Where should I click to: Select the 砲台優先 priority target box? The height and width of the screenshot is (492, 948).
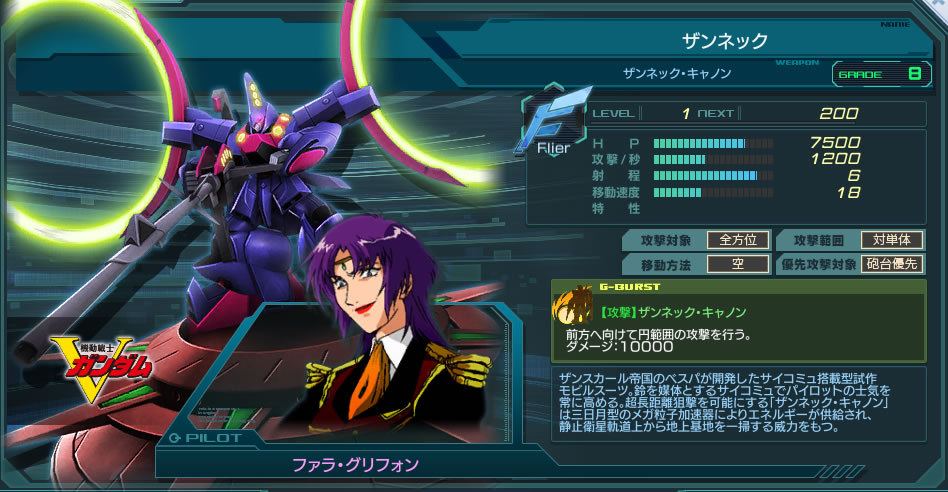[x=892, y=265]
